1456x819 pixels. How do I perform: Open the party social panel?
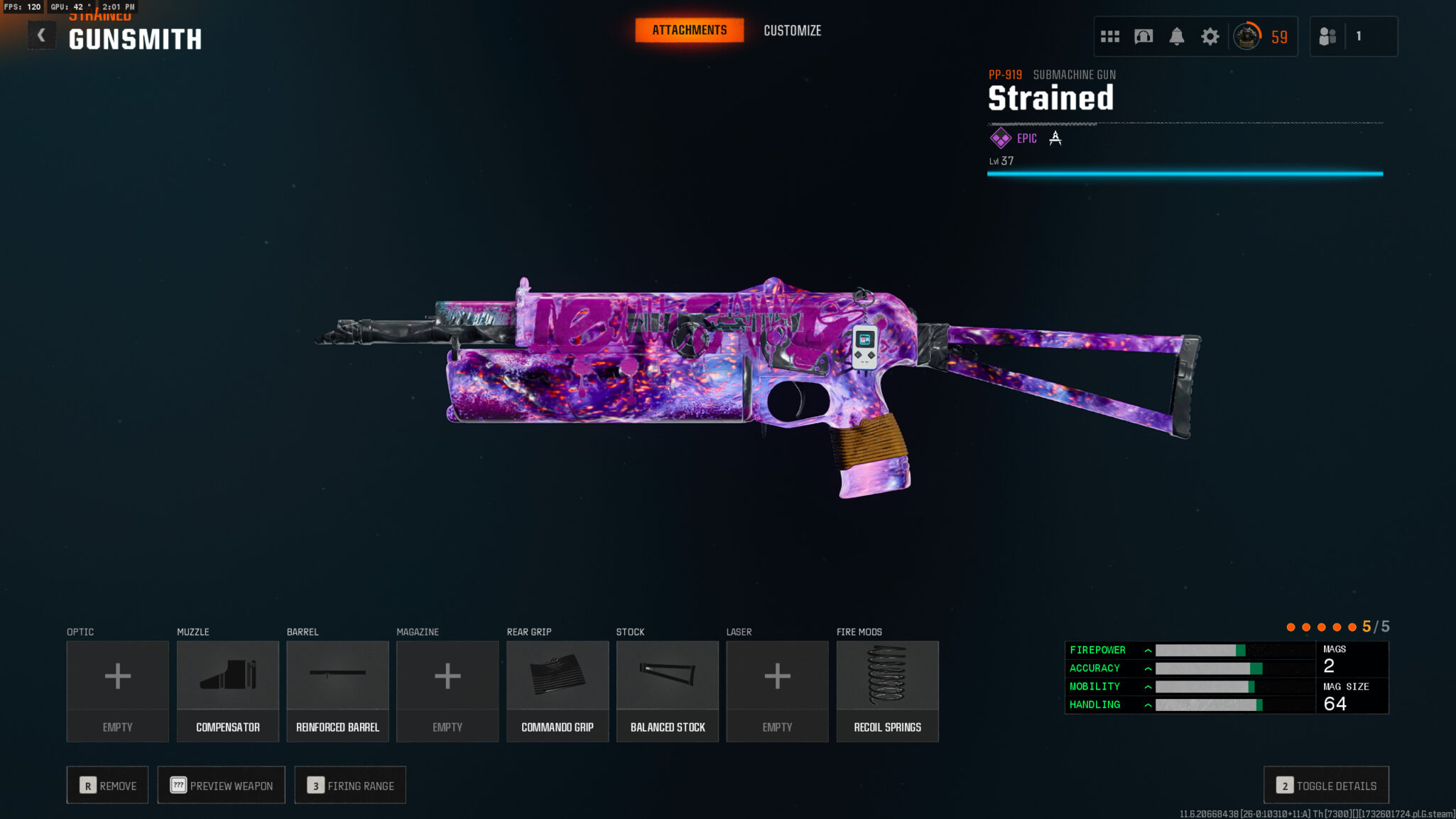click(x=1327, y=36)
